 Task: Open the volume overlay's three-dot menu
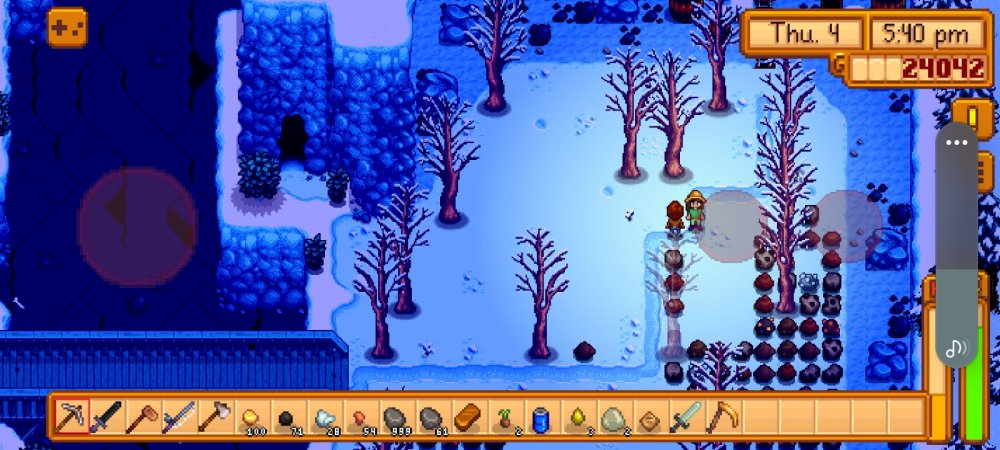click(x=957, y=142)
